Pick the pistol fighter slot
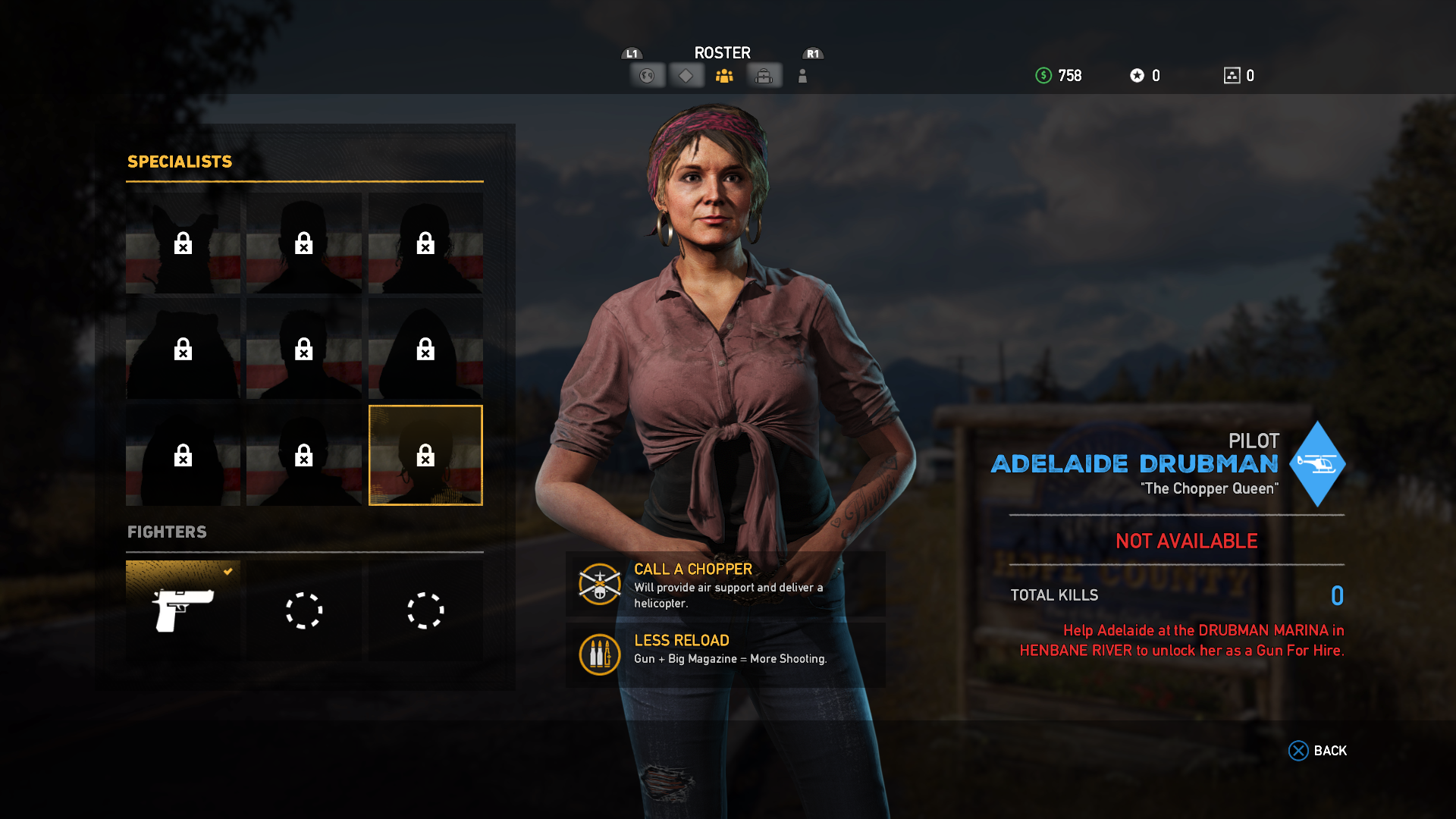This screenshot has height=819, width=1456. [x=183, y=610]
